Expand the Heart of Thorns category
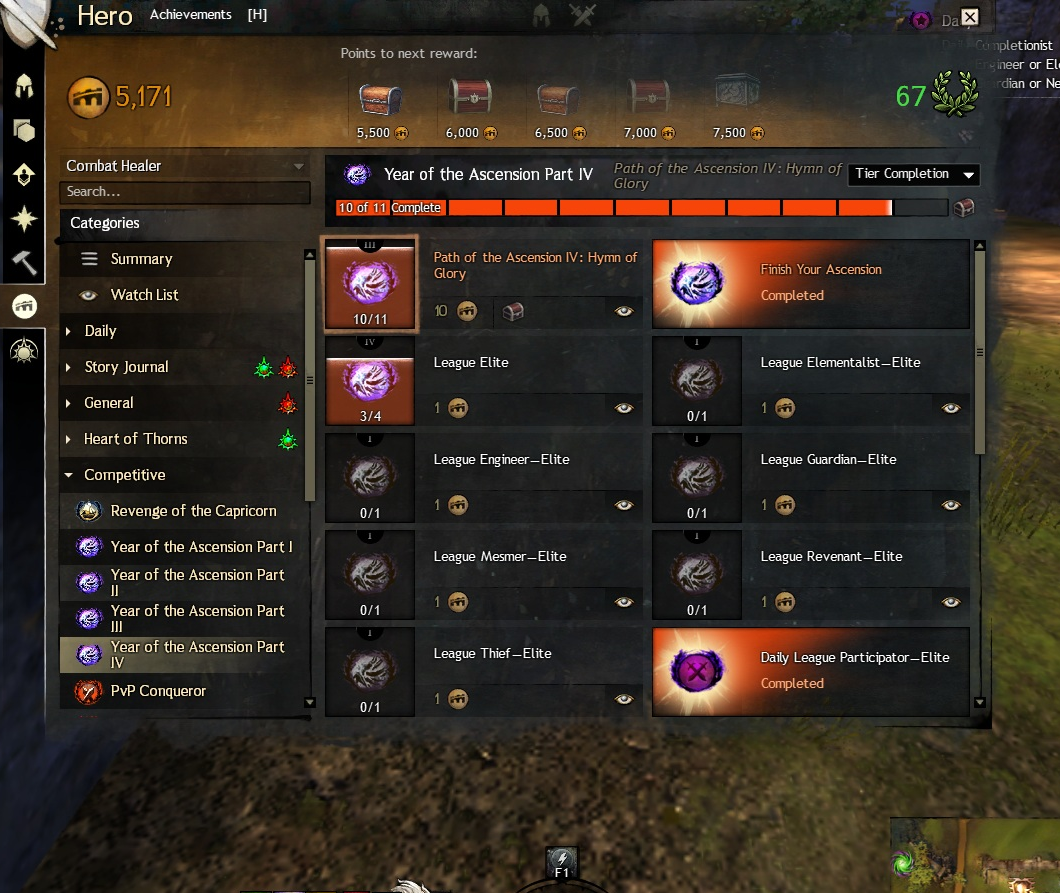Screen dimensions: 1060x893 coord(135,439)
